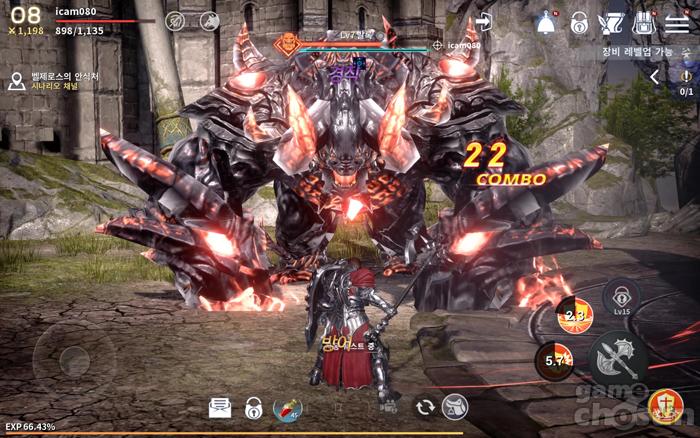The height and width of the screenshot is (438, 700).
Task: Open the quill and scroll quest icon
Action: tap(610, 23)
